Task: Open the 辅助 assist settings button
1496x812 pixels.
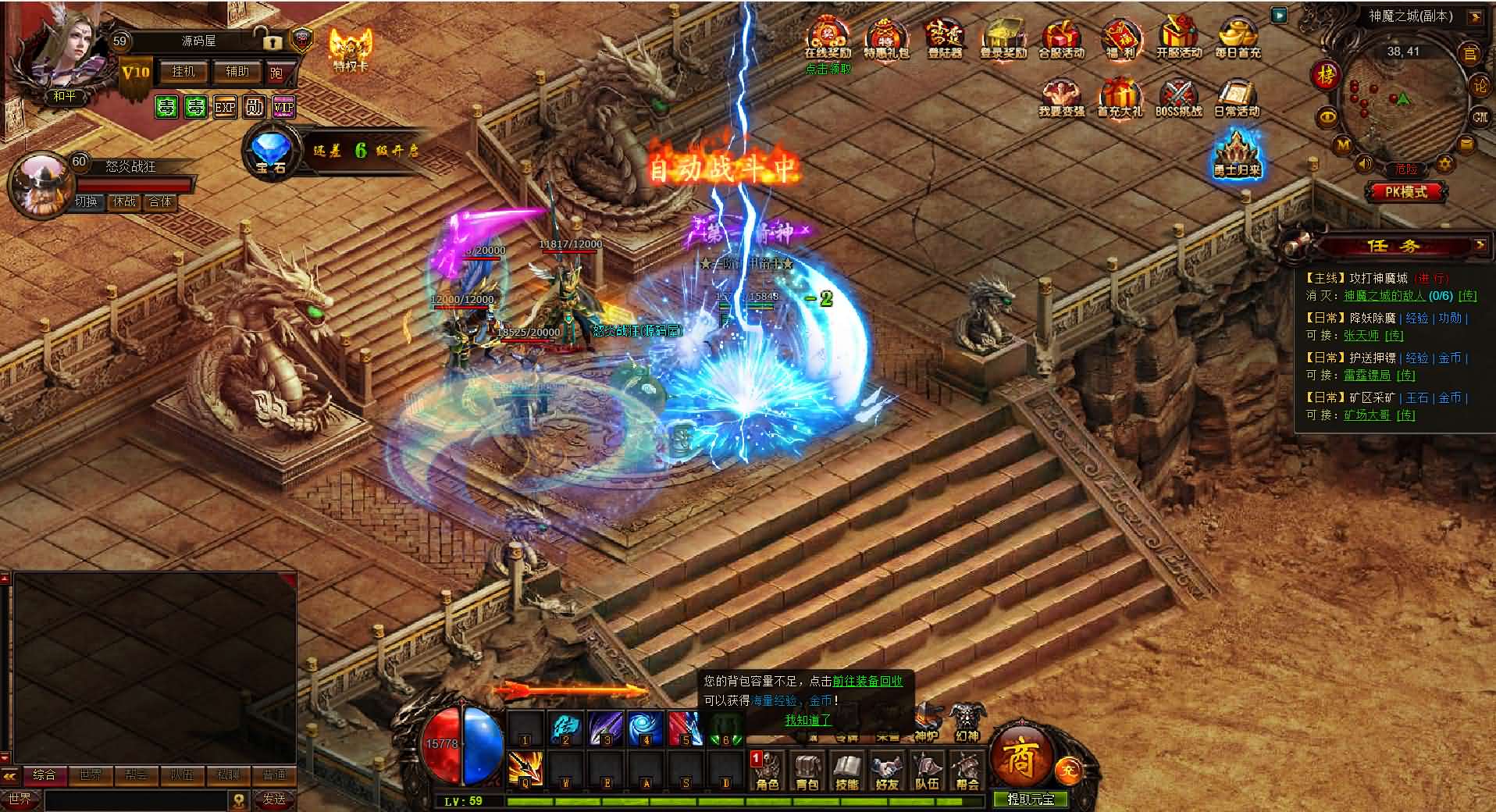Action: click(237, 72)
